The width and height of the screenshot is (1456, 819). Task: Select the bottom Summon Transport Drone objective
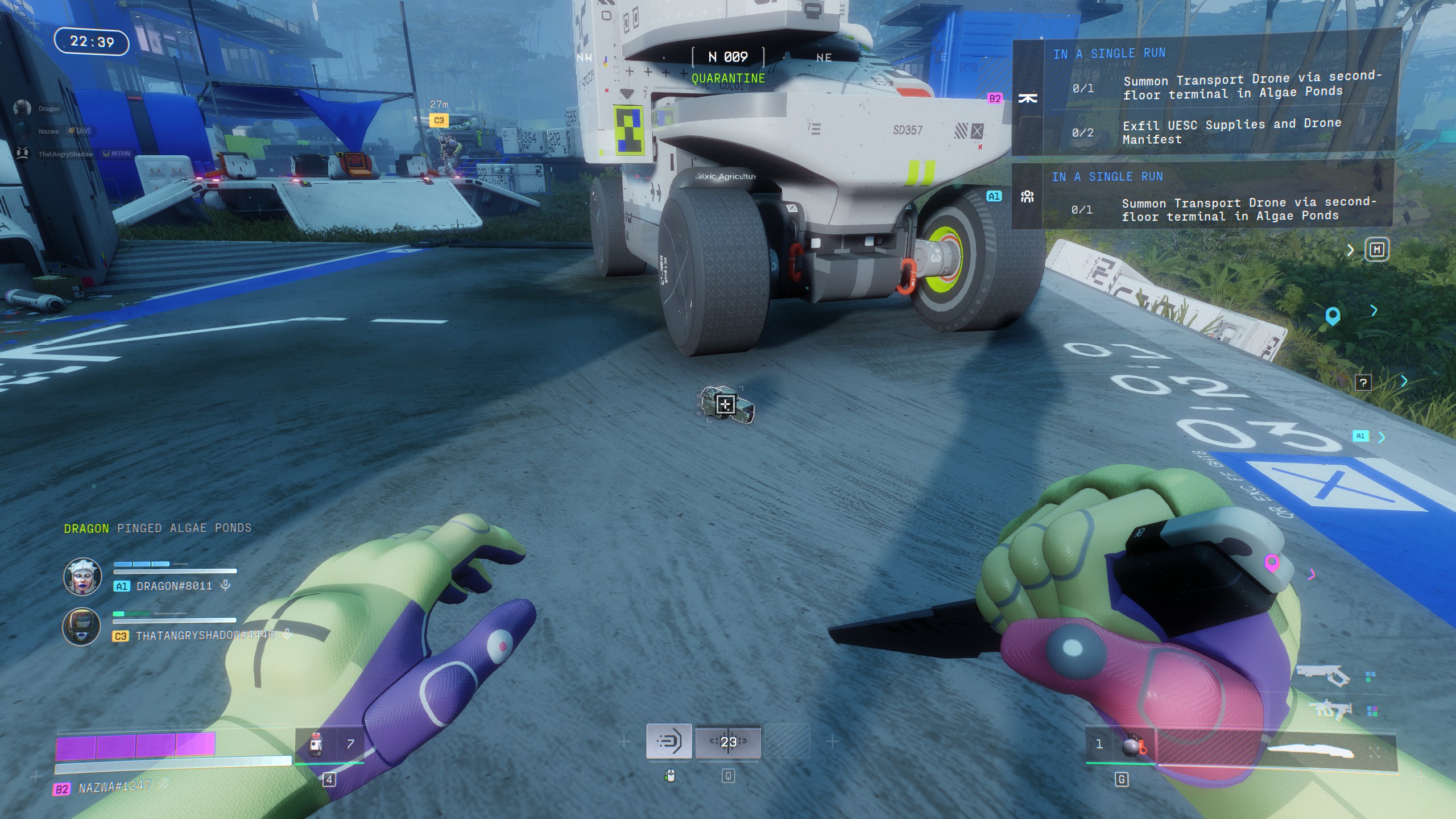pos(1248,209)
